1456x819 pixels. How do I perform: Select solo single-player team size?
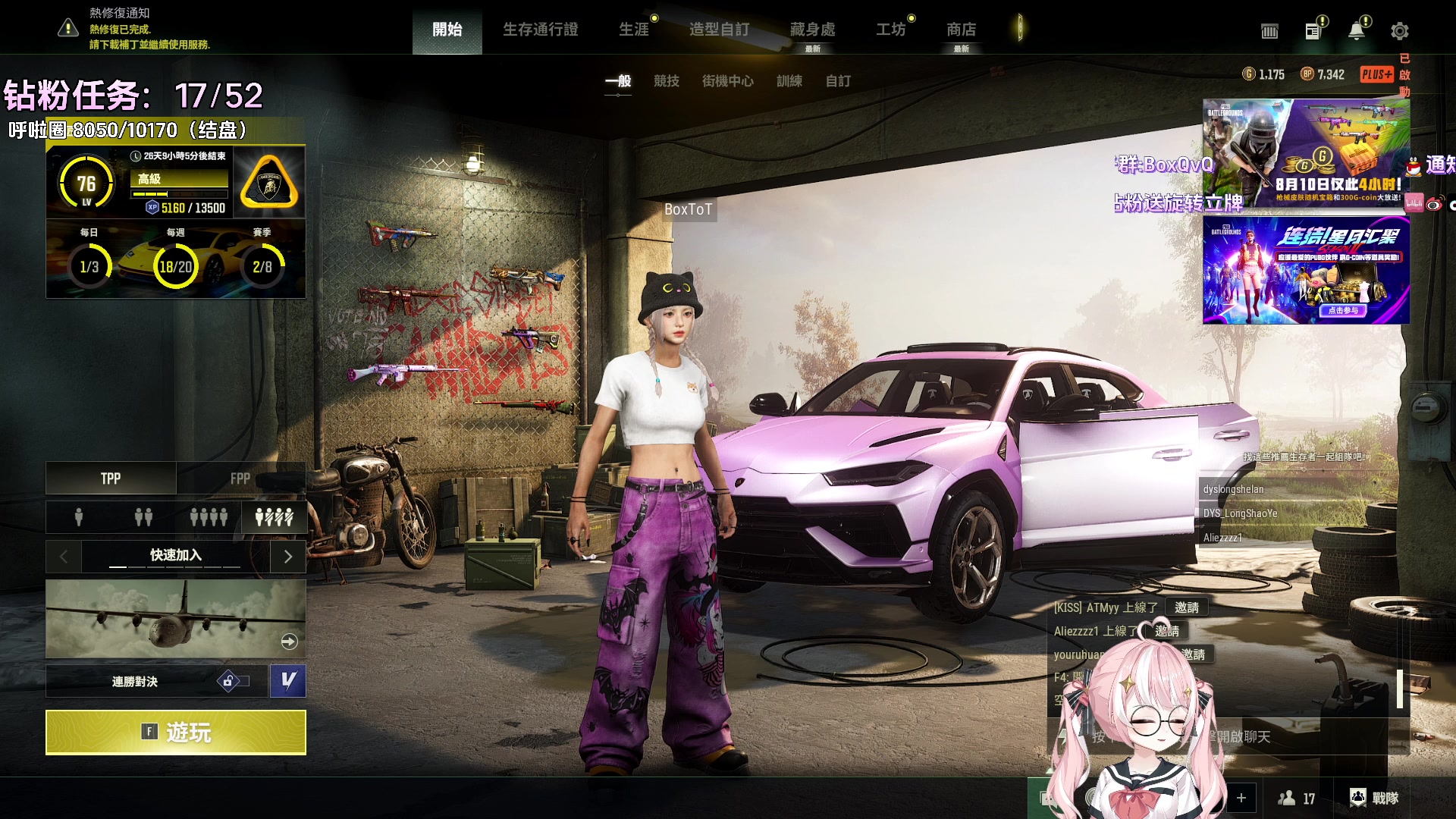[x=79, y=517]
